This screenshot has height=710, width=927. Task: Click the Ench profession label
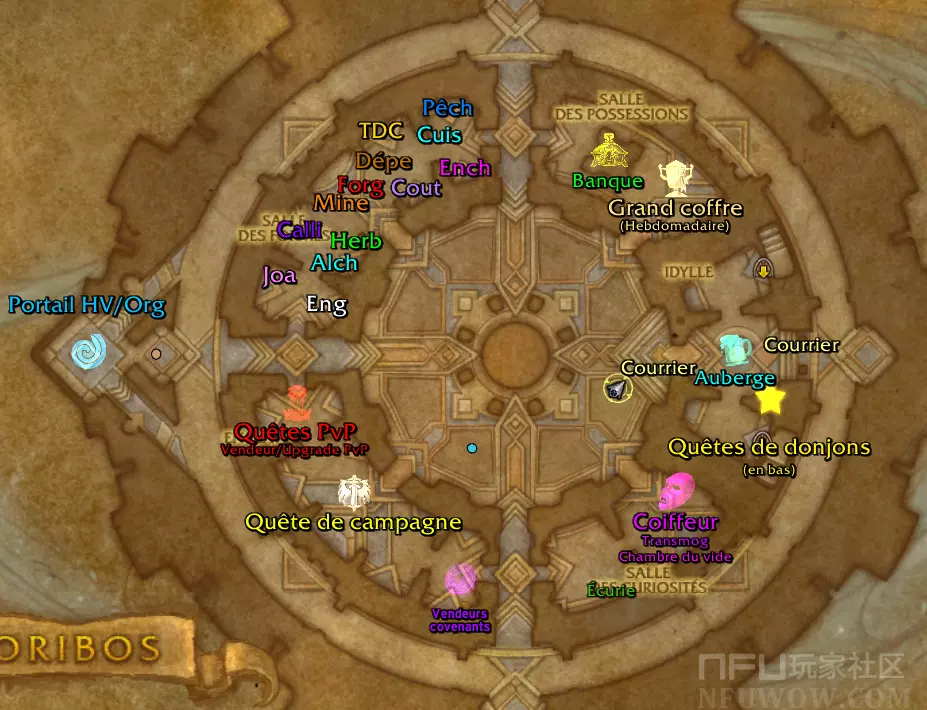click(x=465, y=168)
